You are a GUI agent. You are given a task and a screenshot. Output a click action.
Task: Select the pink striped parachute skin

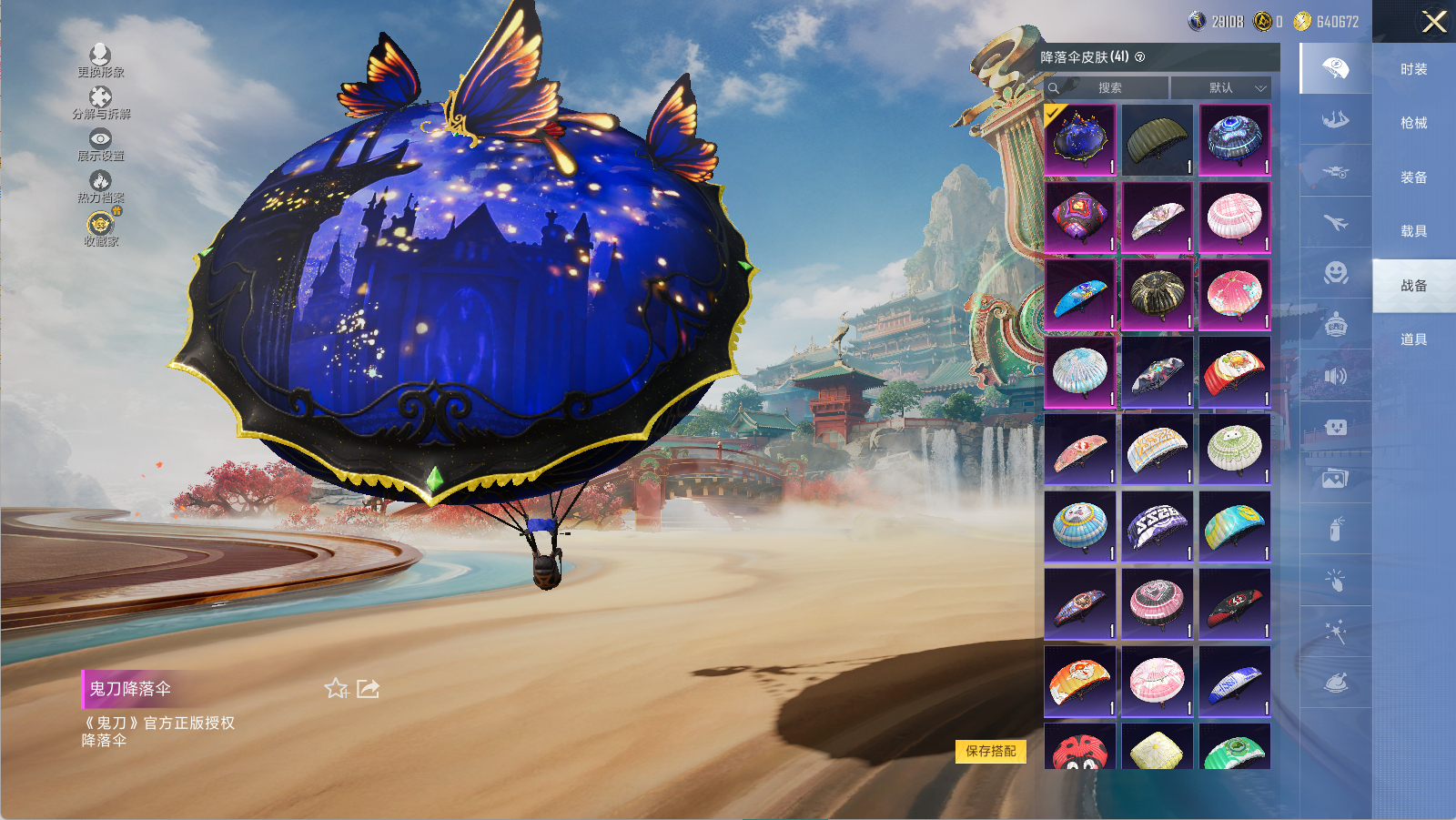1234,217
